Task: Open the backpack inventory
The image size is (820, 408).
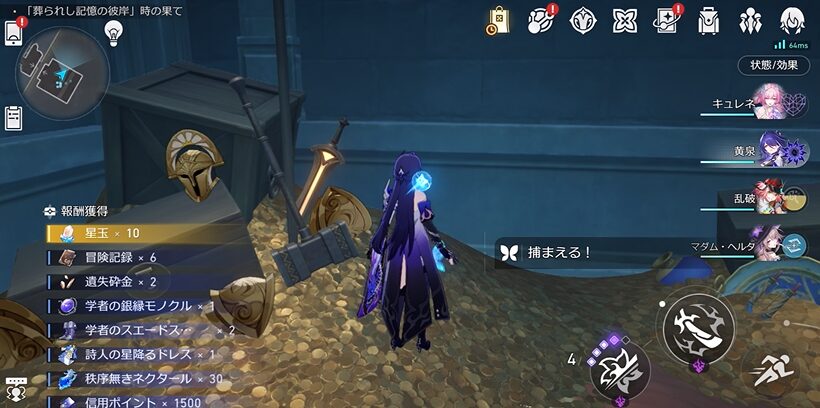Action: point(709,21)
